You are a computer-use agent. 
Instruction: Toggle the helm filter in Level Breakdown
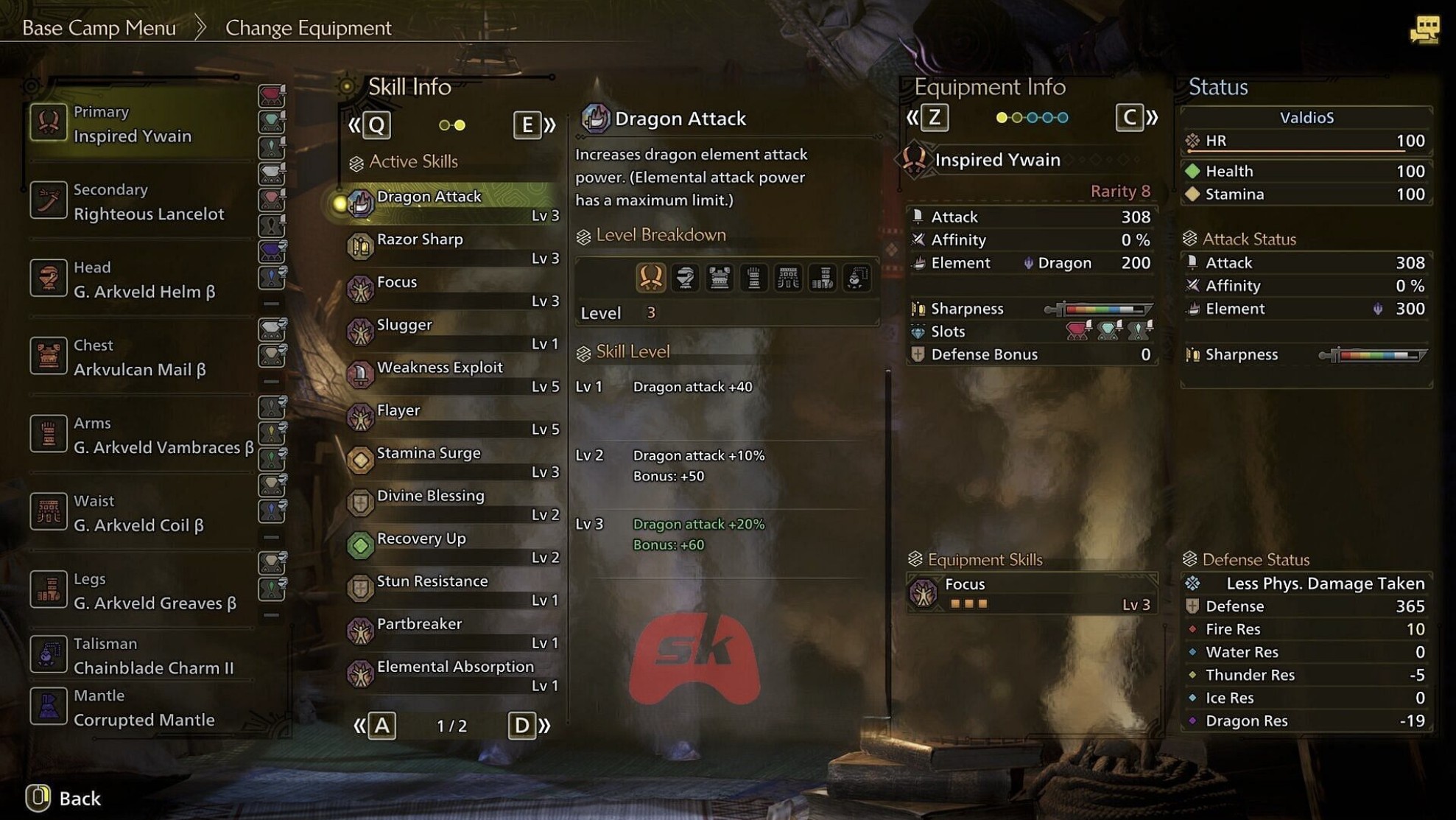click(686, 278)
